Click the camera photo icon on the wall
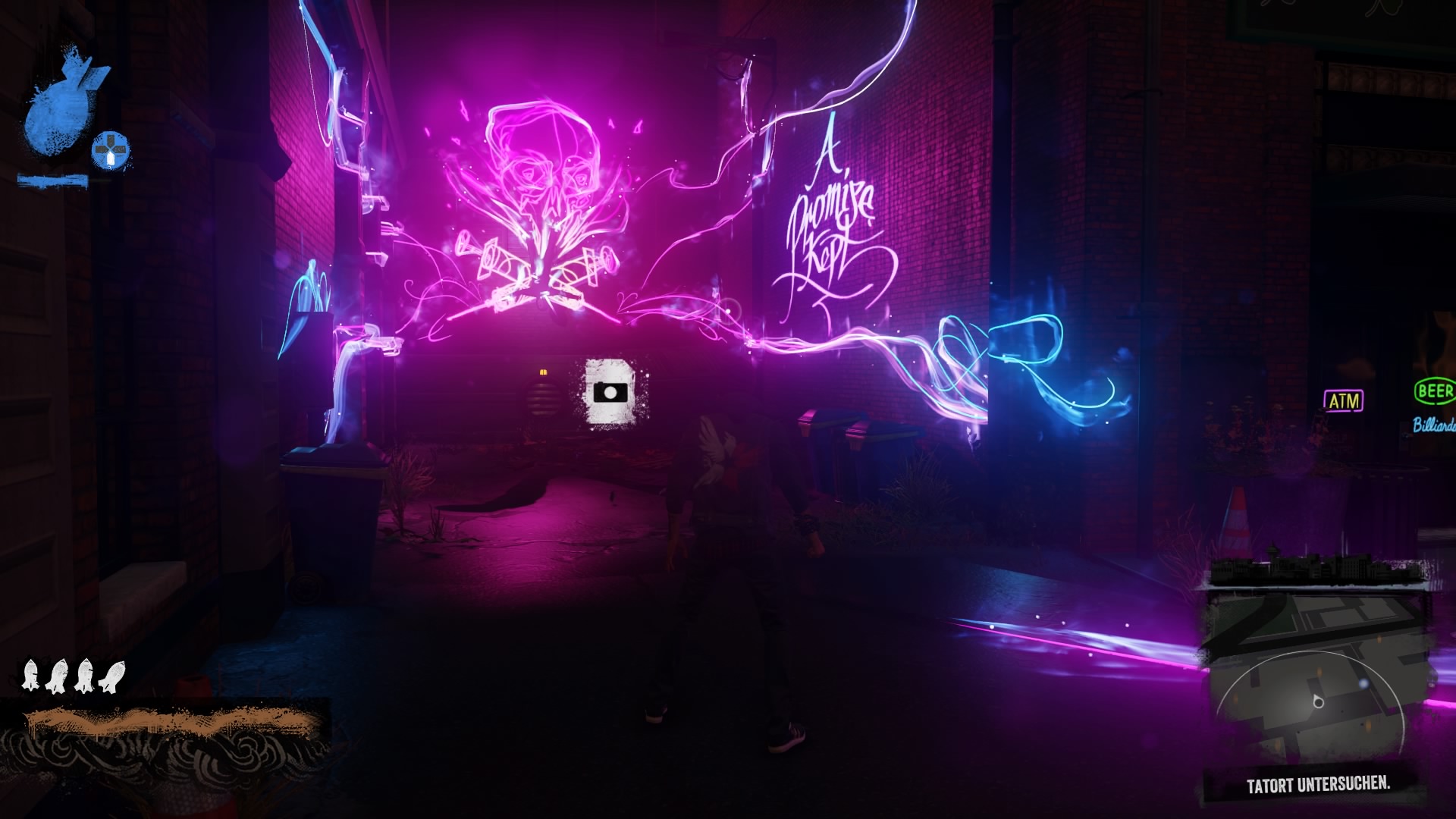 pos(610,392)
